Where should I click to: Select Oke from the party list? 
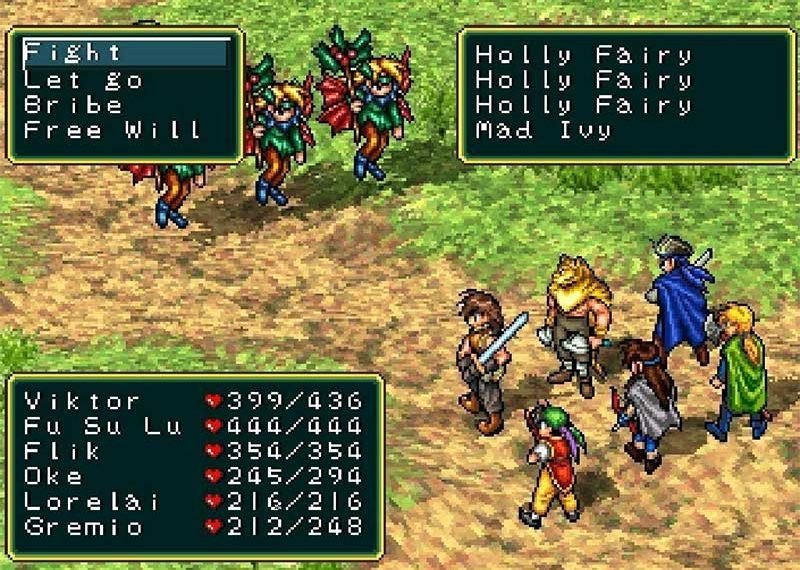[53, 476]
